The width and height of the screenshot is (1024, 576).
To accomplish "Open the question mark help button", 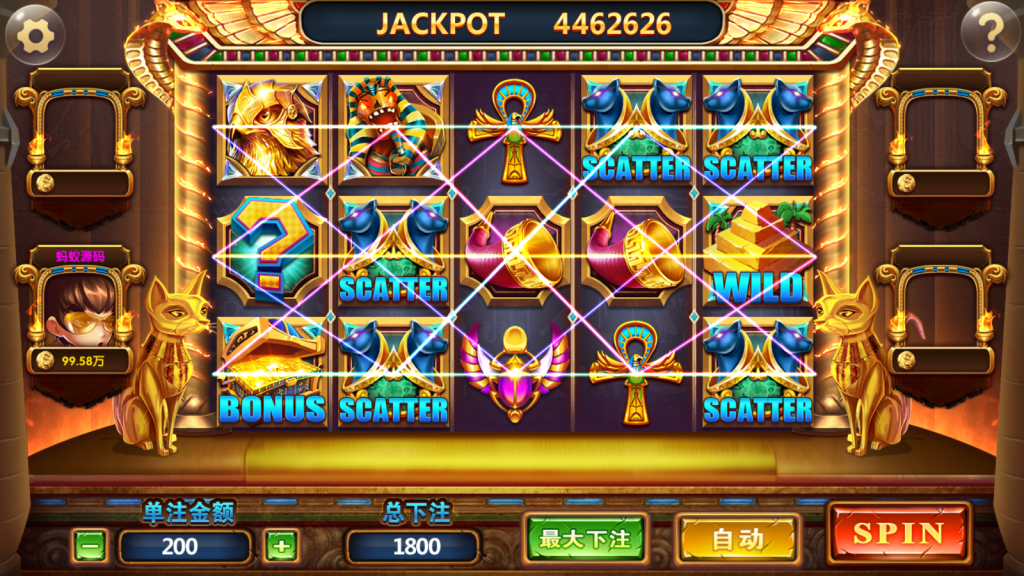I will [990, 34].
